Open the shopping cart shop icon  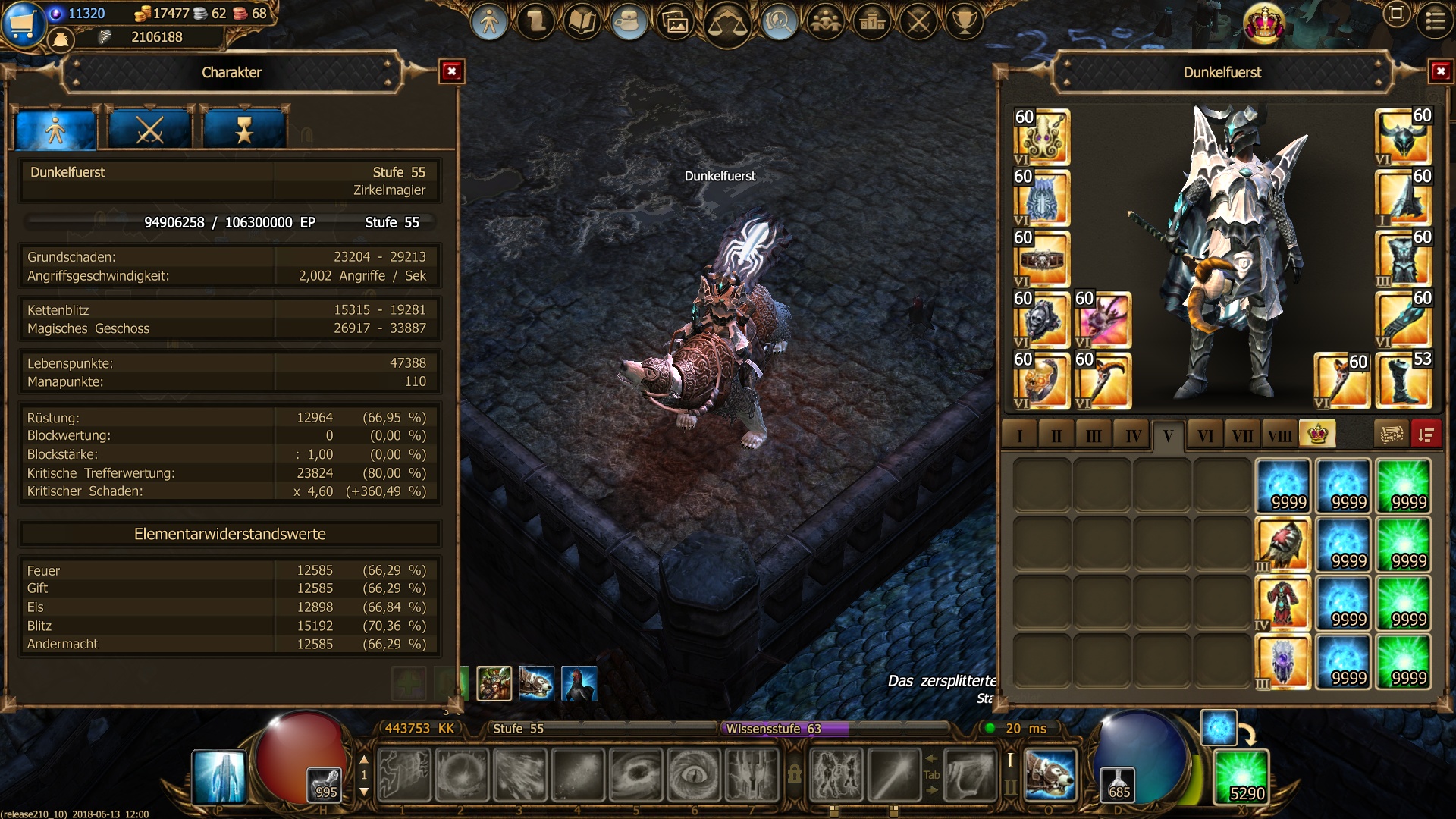click(23, 23)
